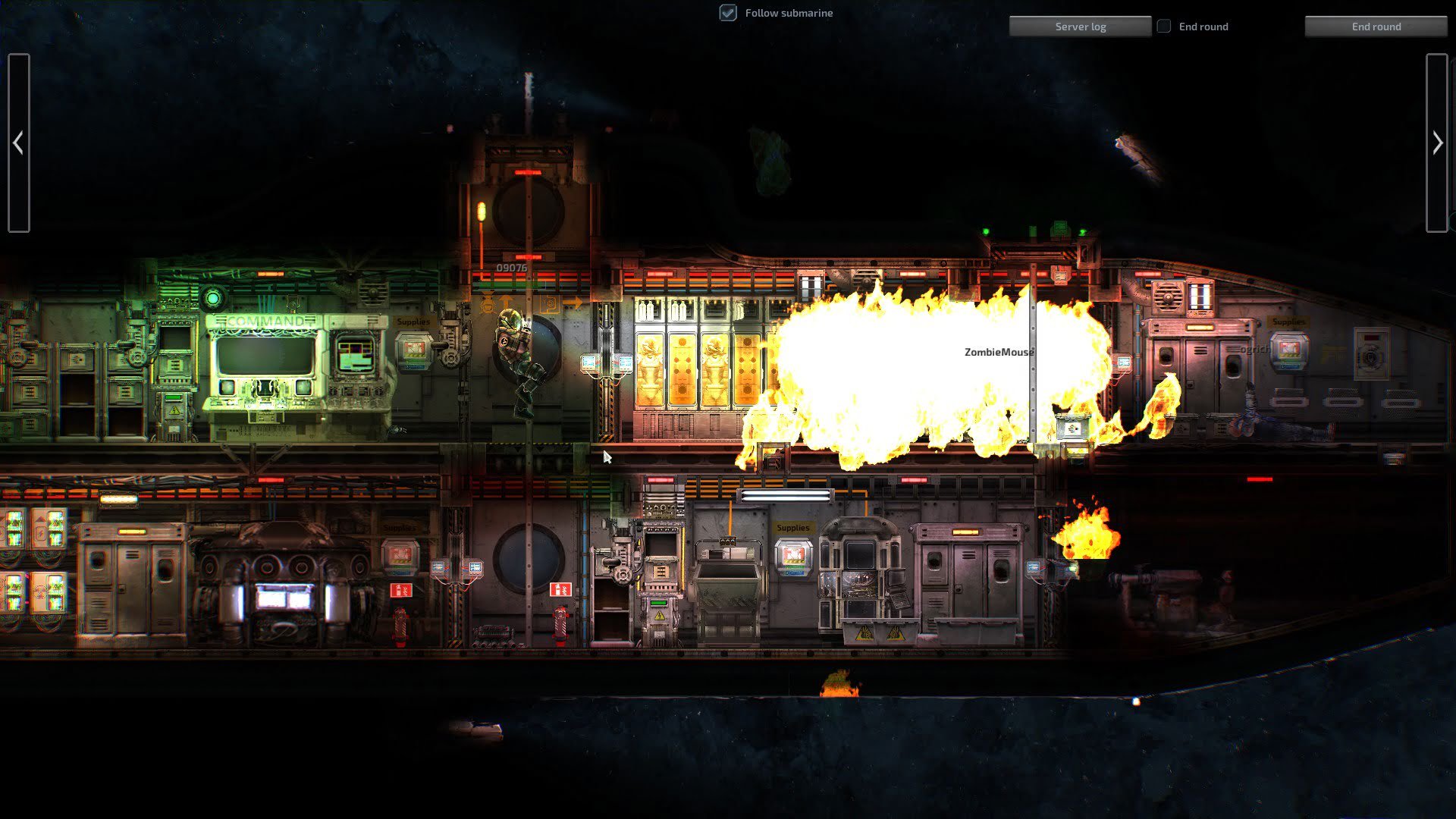
Task: Switch to next spectate target with right arrow
Action: pyautogui.click(x=1436, y=143)
